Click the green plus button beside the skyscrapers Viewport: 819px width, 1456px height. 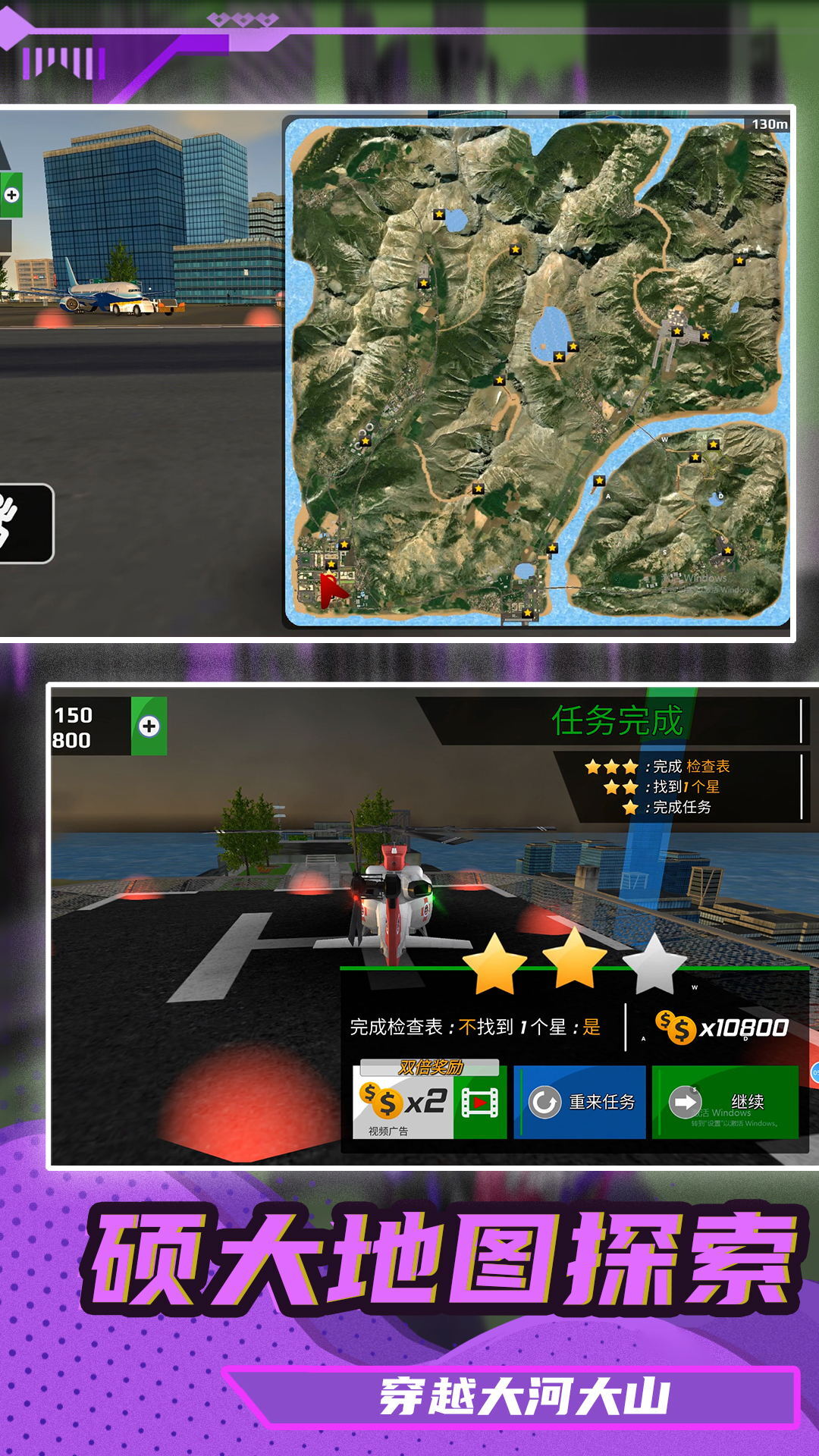click(11, 195)
